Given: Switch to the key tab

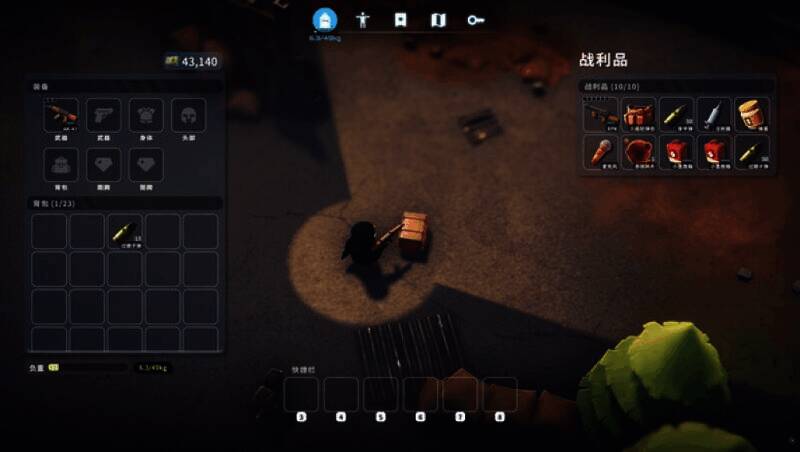Looking at the screenshot, I should tap(475, 19).
